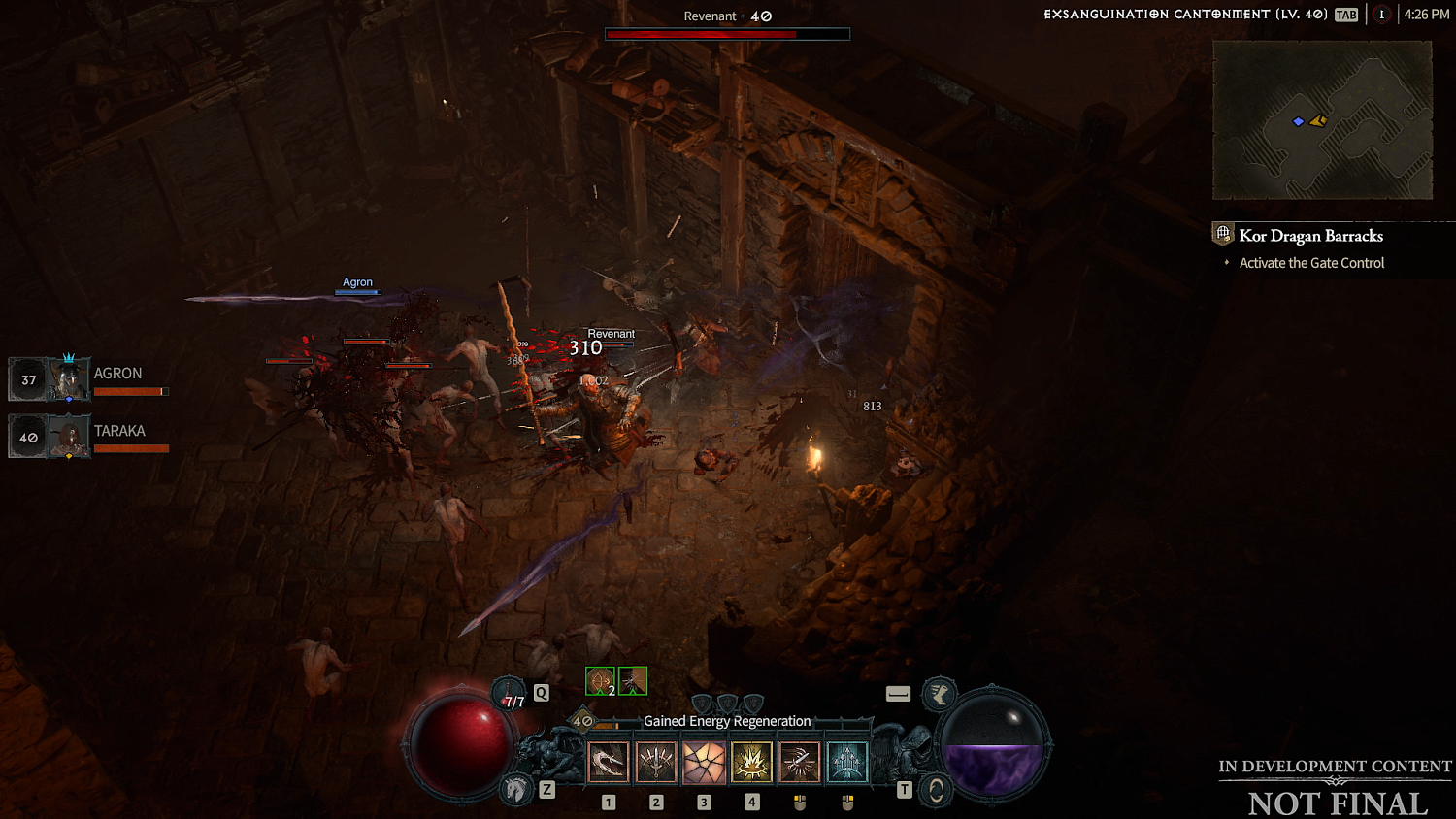Open the emote wheel using the i indicator
Viewport: 1456px width, 819px height.
[x=1381, y=15]
